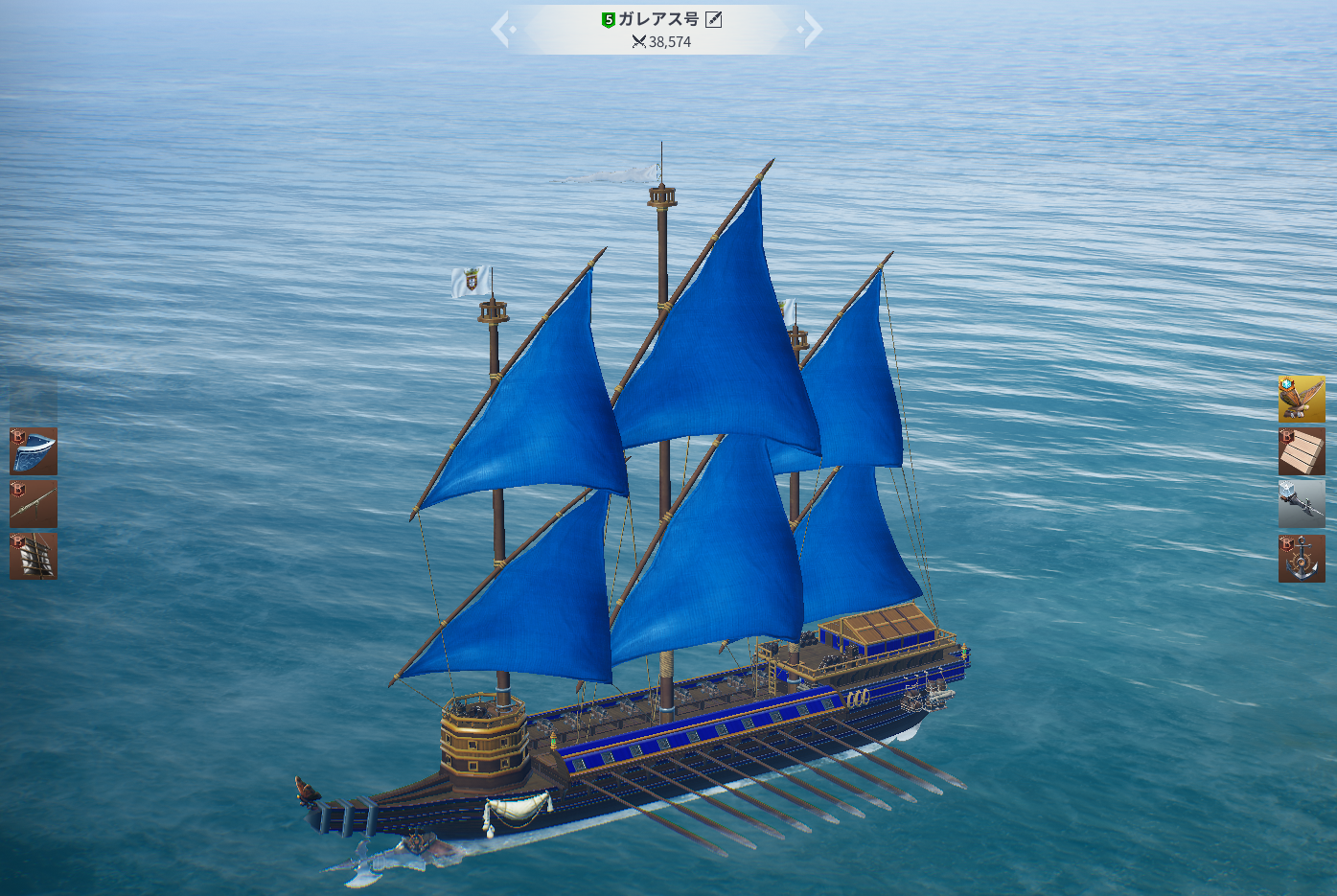Select the blue hull plating equipment slot
This screenshot has height=896, width=1337.
pyautogui.click(x=34, y=451)
